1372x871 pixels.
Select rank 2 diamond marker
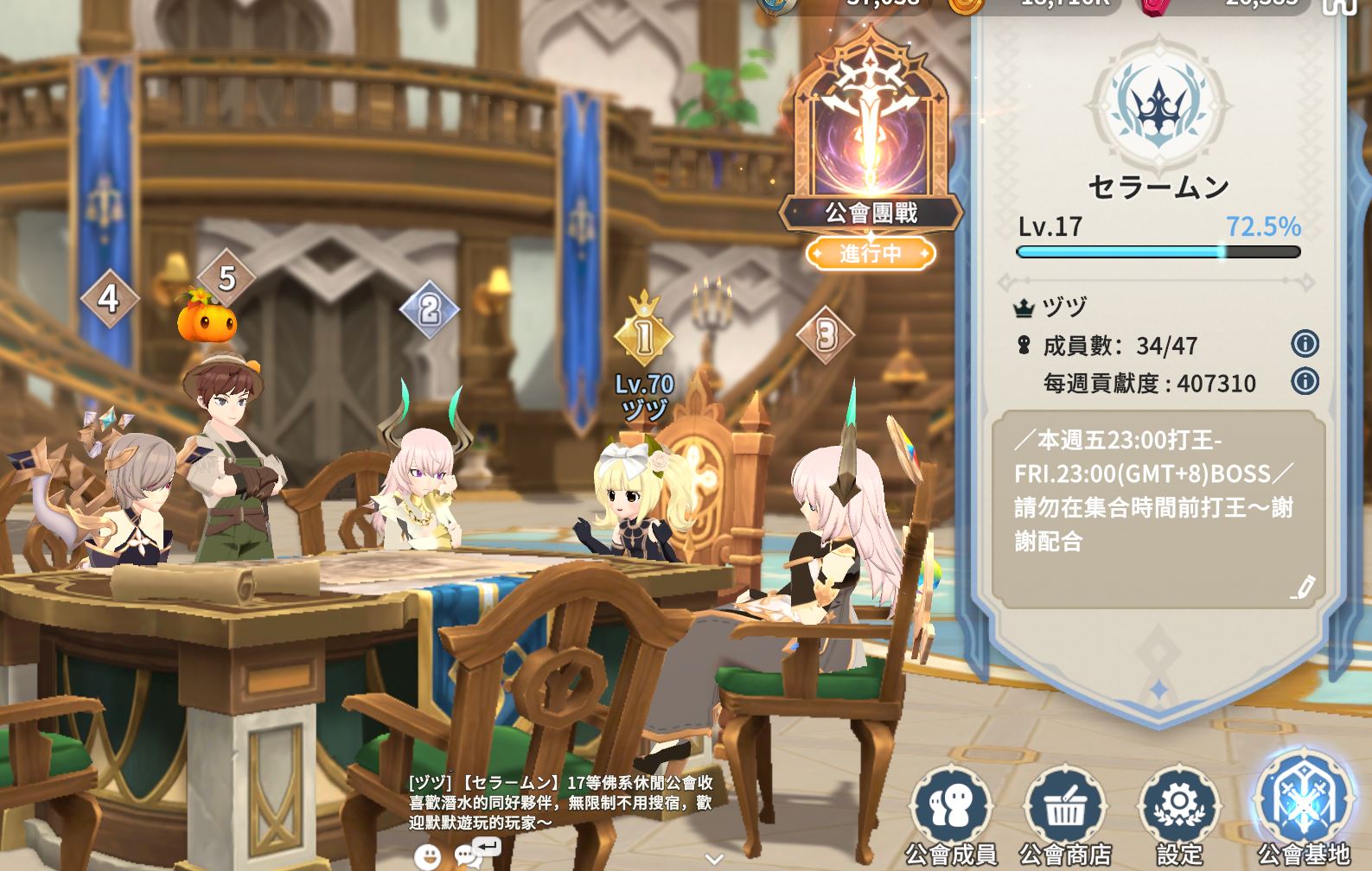[430, 309]
